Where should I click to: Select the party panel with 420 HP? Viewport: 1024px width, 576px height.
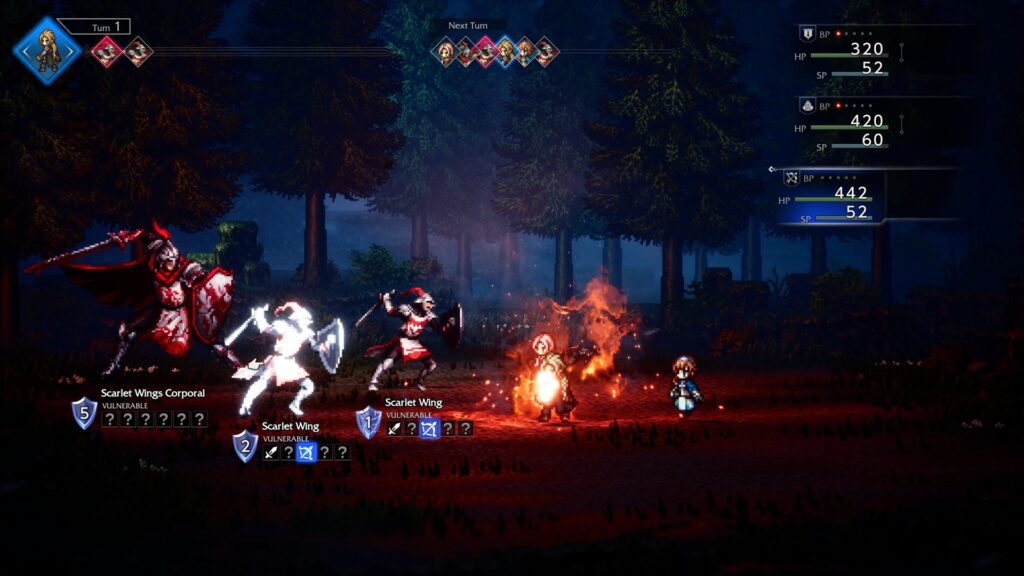[x=850, y=126]
